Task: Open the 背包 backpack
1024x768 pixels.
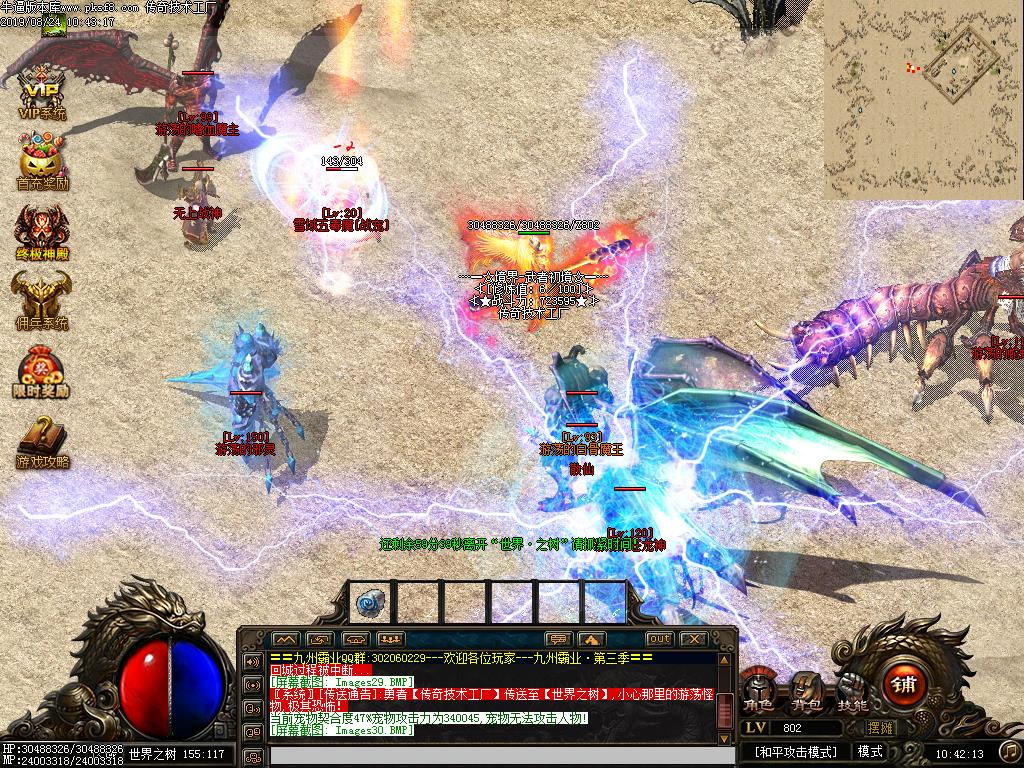Action: coord(805,690)
